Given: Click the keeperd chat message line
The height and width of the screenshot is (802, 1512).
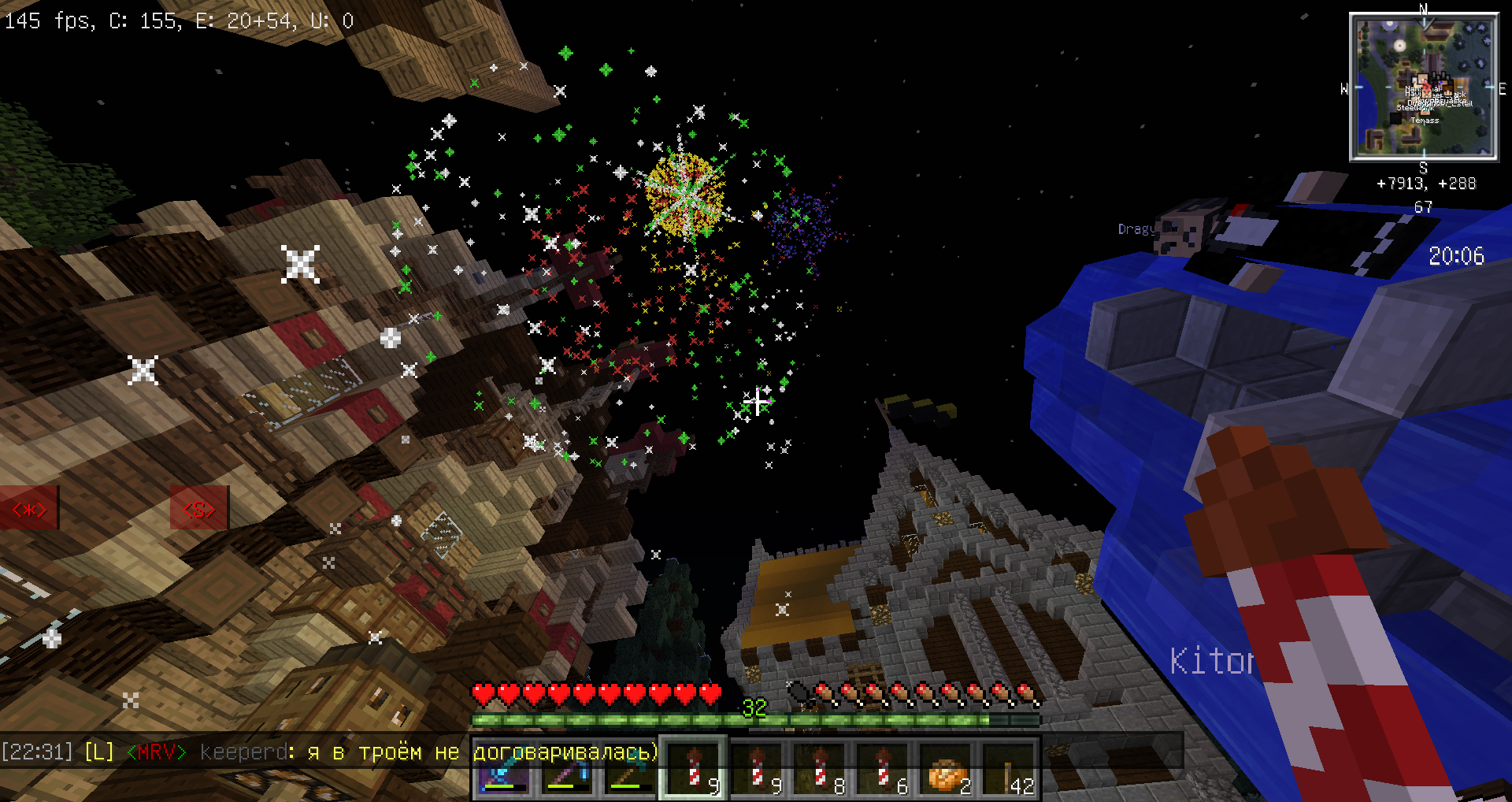Looking at the screenshot, I should [329, 752].
